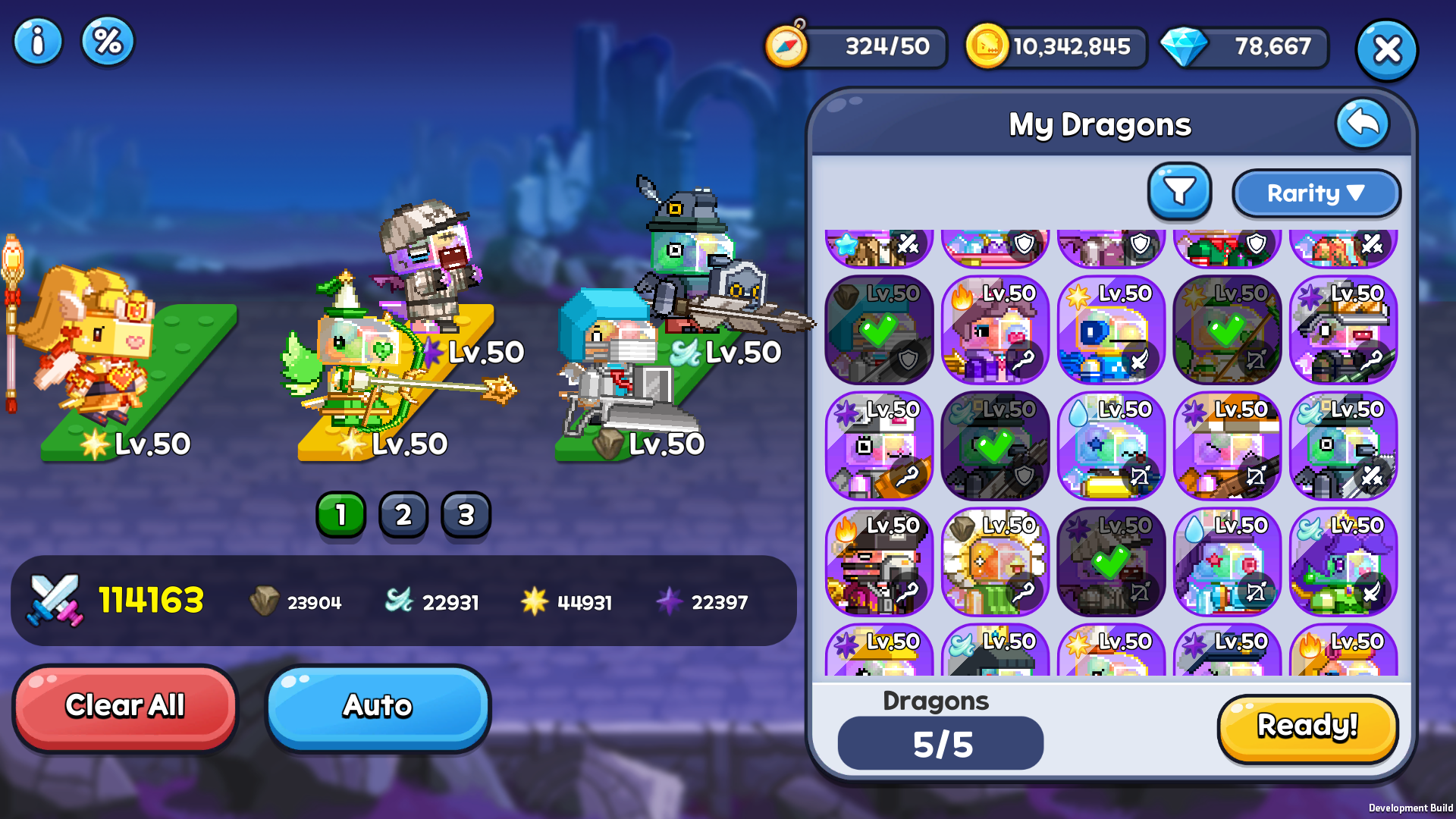
Task: Select the blue light-element dragon card
Action: pyautogui.click(x=1111, y=331)
